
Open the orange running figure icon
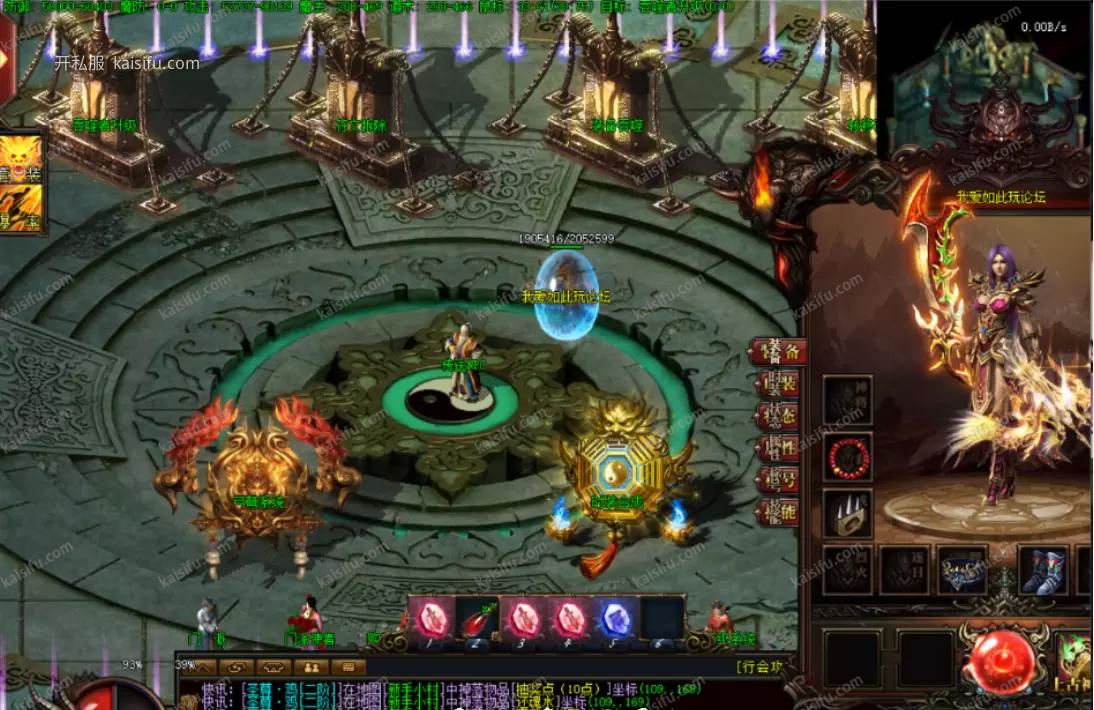click(x=20, y=207)
